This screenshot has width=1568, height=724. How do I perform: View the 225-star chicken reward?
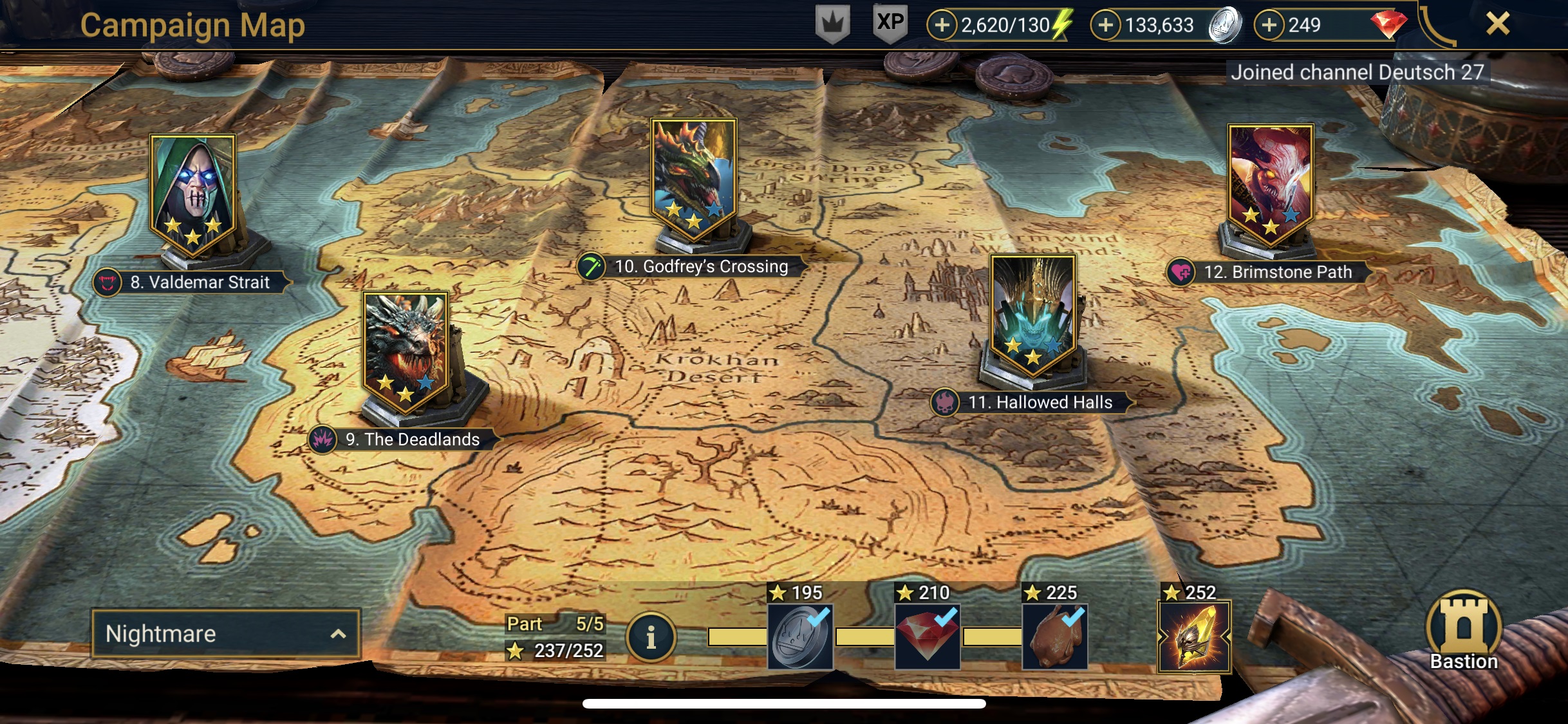coord(1055,636)
